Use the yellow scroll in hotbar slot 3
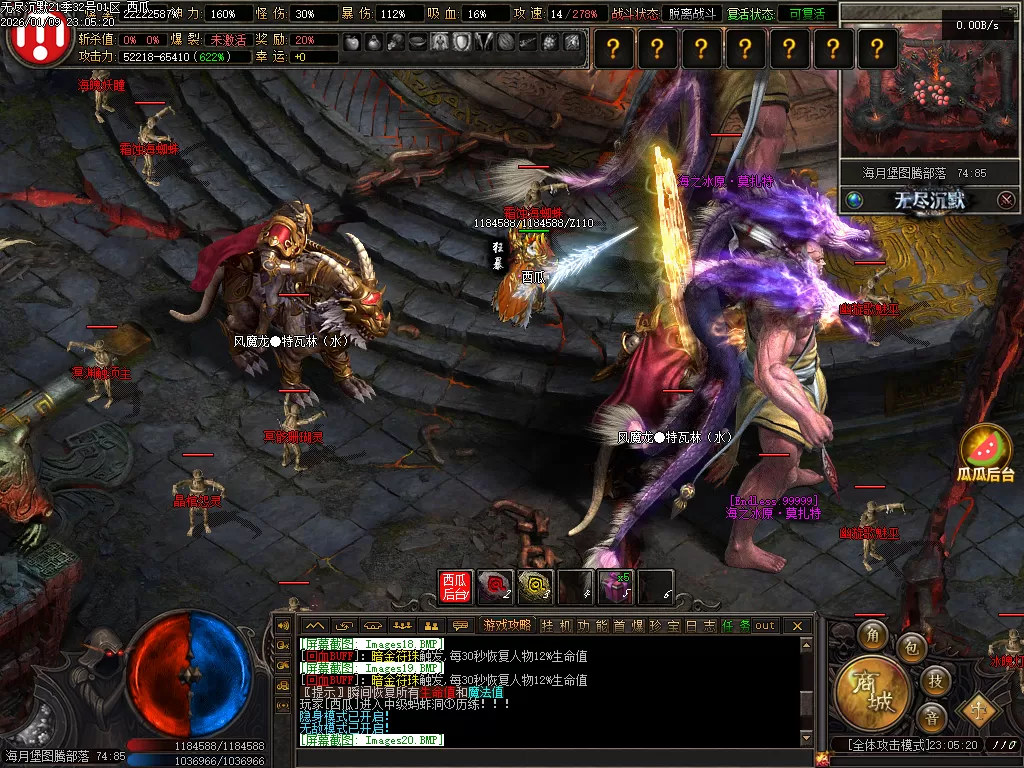The image size is (1024, 768). 535,587
